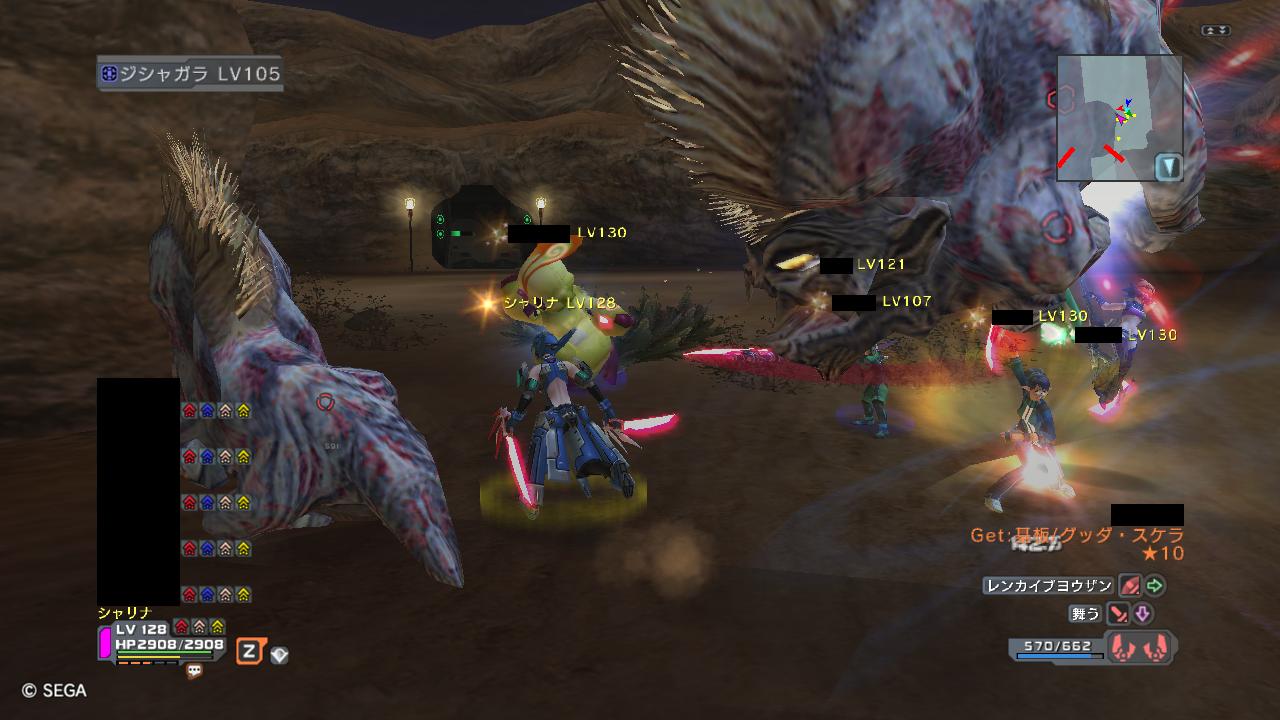Use the 舞う sword action icon

[x=1118, y=614]
